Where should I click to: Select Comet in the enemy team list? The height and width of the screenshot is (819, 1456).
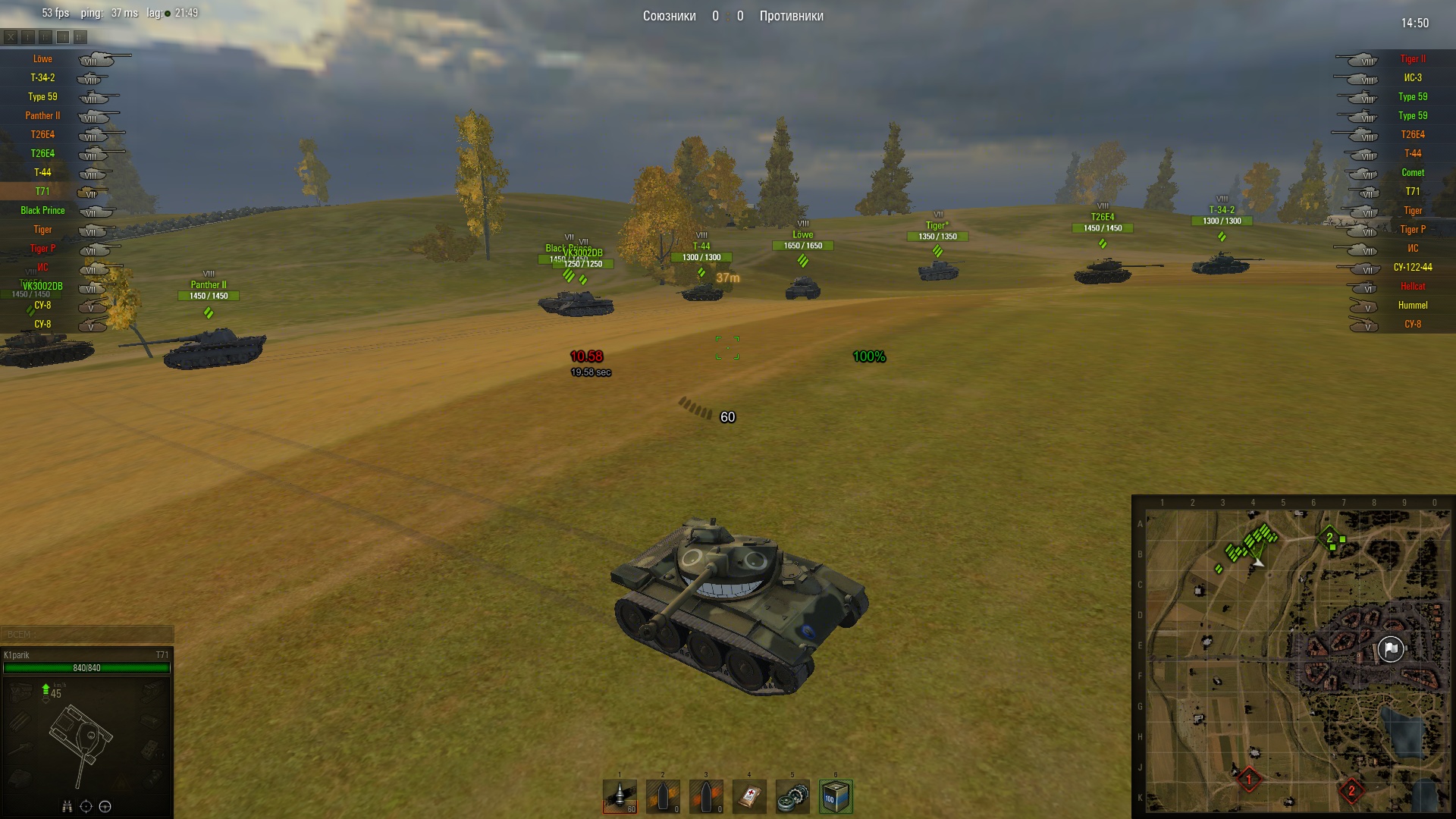tap(1412, 173)
